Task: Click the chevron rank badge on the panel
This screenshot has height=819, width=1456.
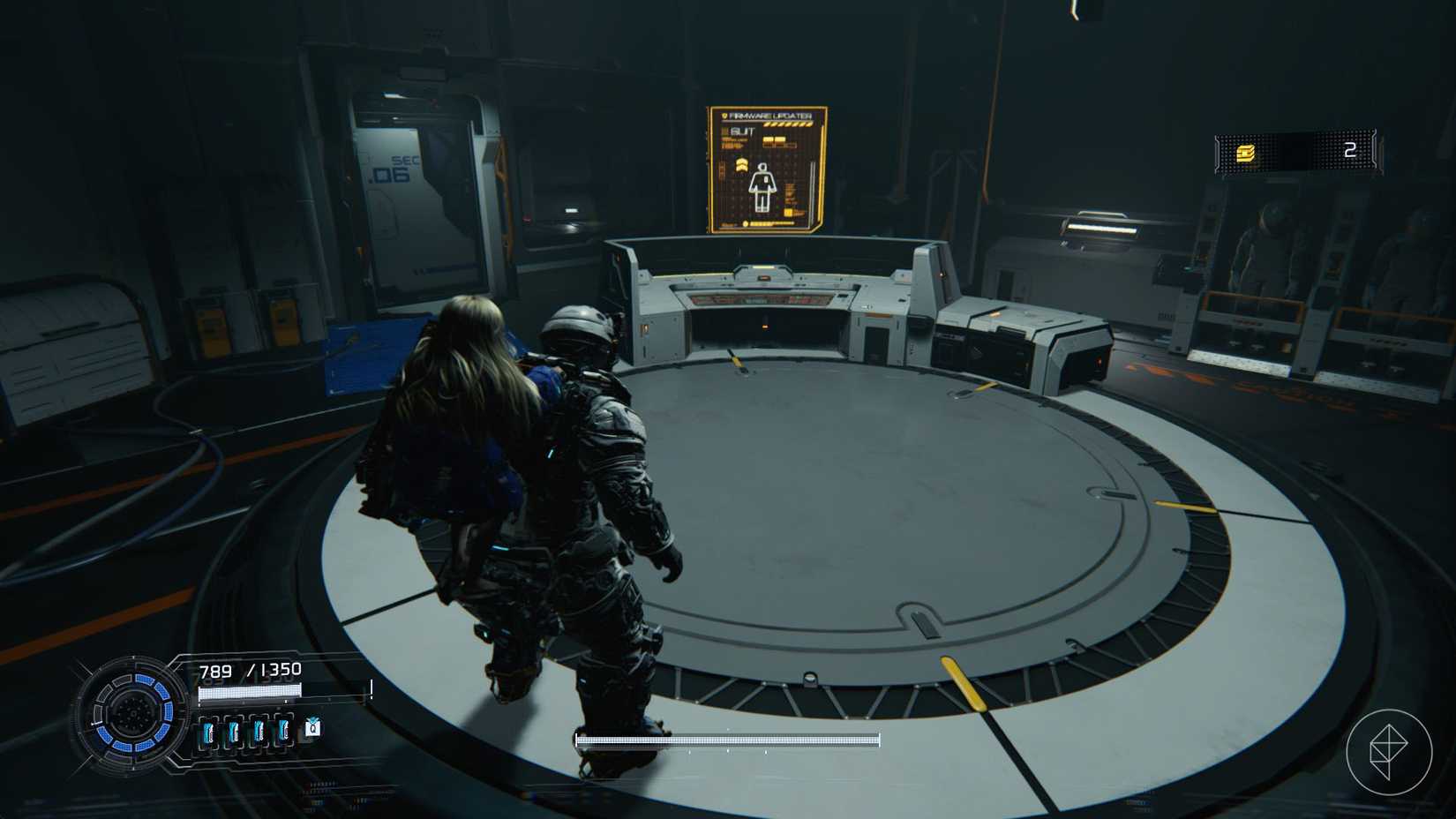Action: pyautogui.click(x=741, y=166)
